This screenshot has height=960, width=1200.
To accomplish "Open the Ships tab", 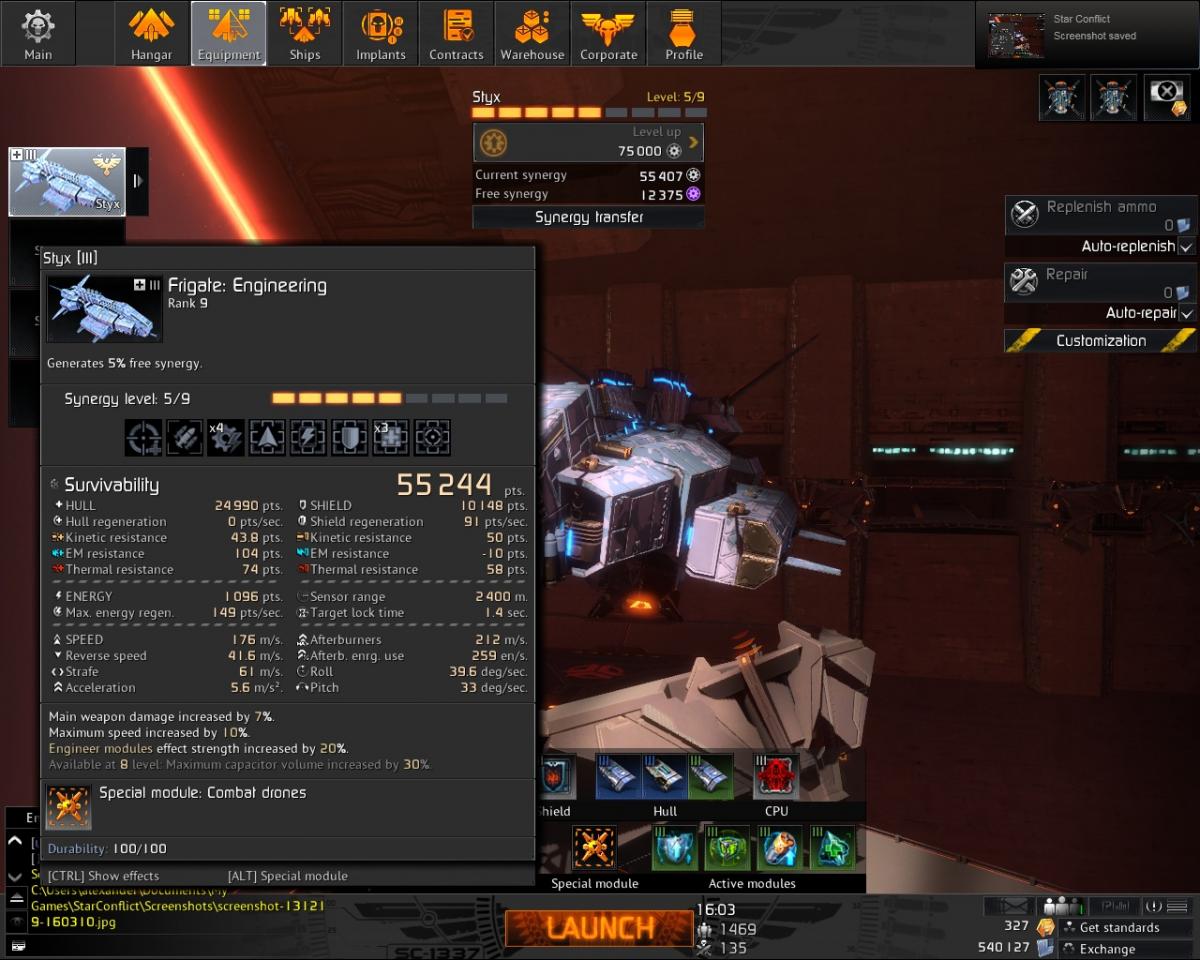I will coord(304,33).
